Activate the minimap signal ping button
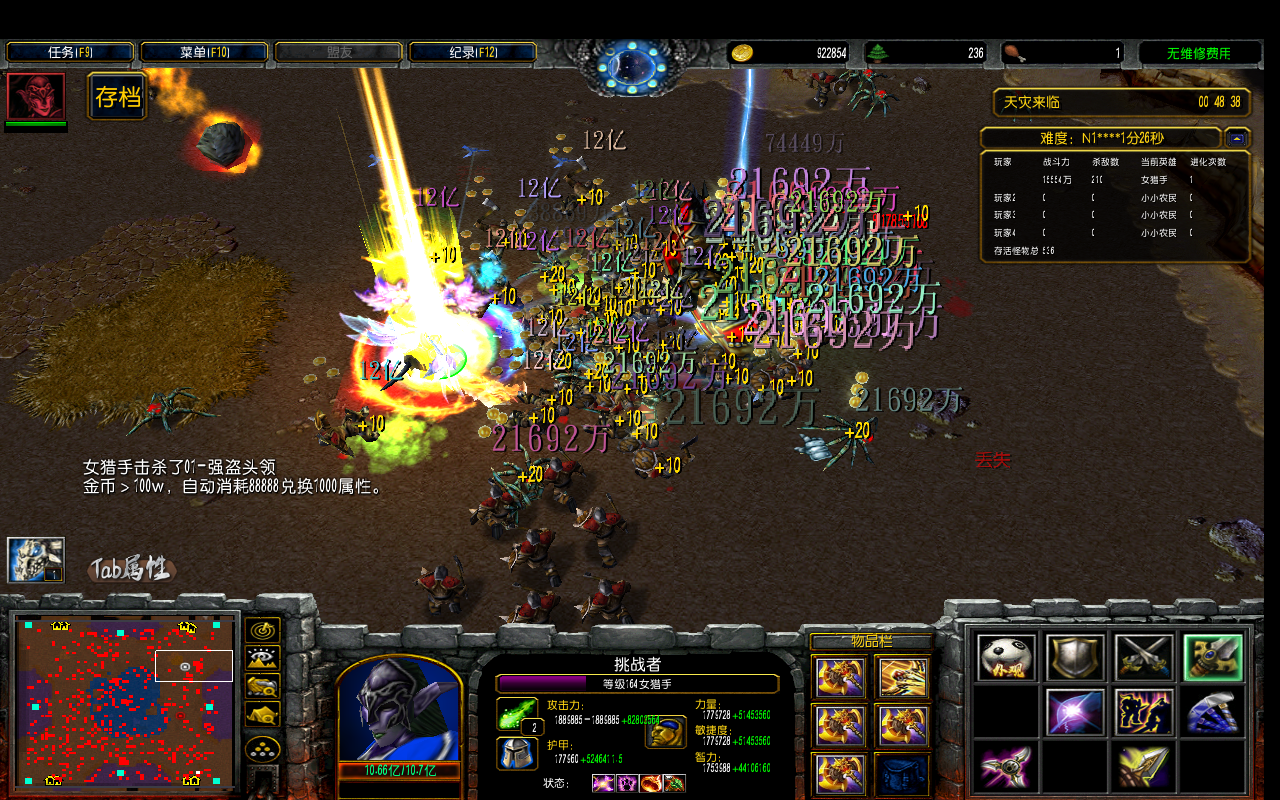1280x800 pixels. (x=263, y=630)
